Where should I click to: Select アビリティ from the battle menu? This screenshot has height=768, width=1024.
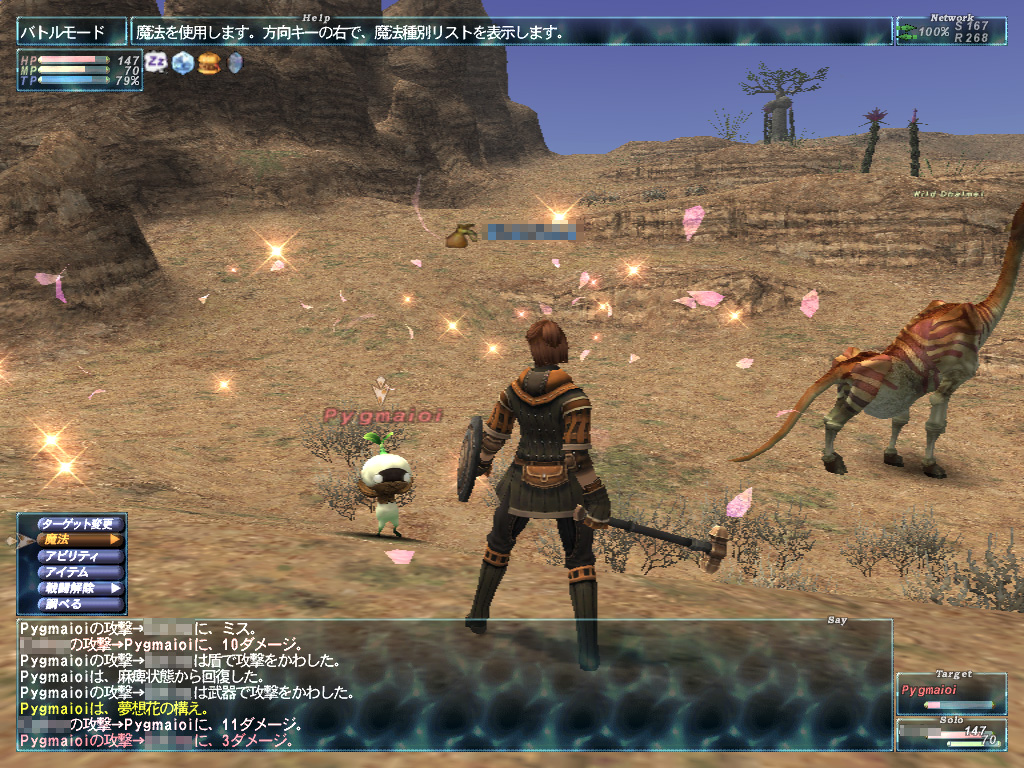[x=81, y=556]
